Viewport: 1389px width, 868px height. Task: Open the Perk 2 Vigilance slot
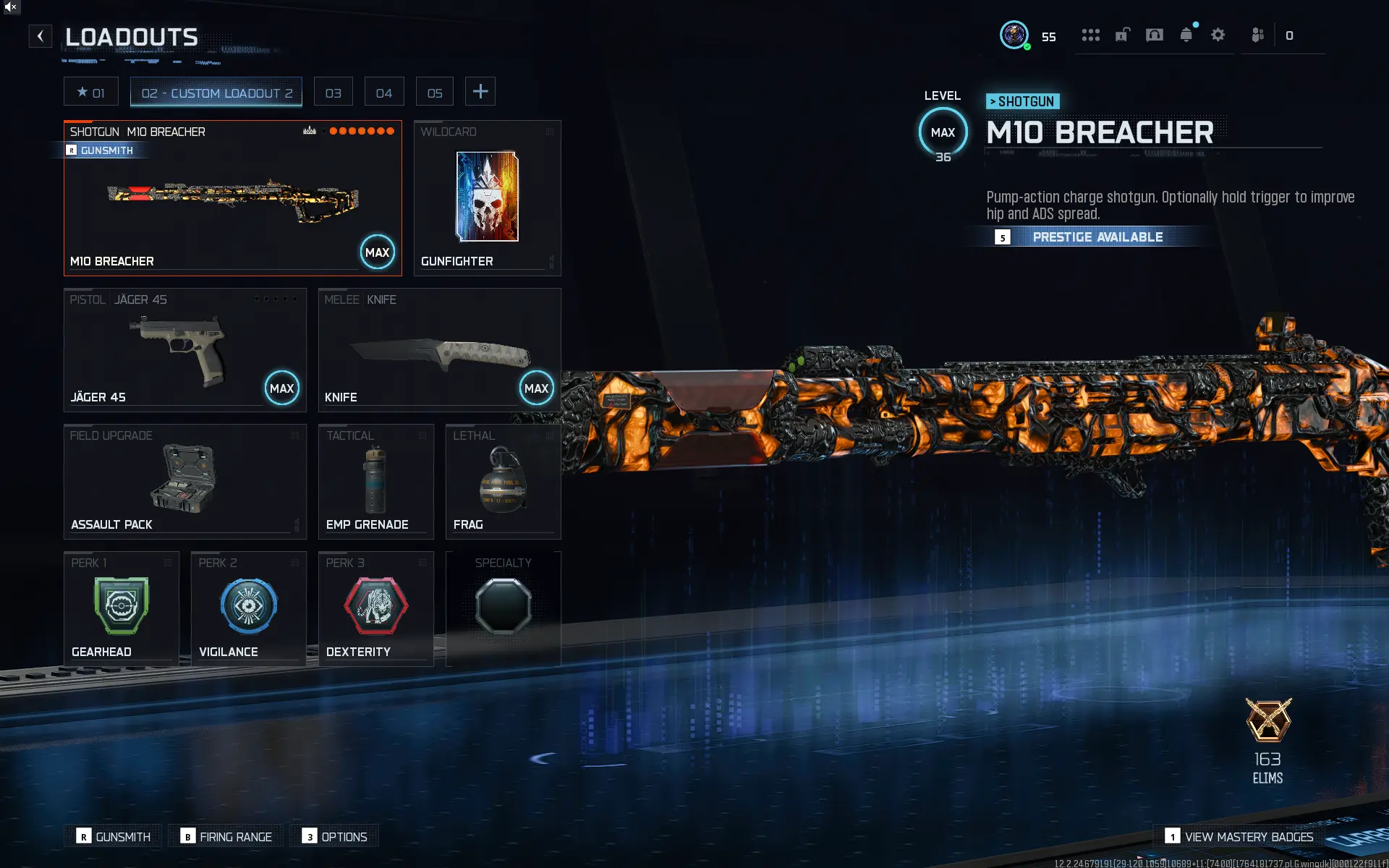coord(248,608)
